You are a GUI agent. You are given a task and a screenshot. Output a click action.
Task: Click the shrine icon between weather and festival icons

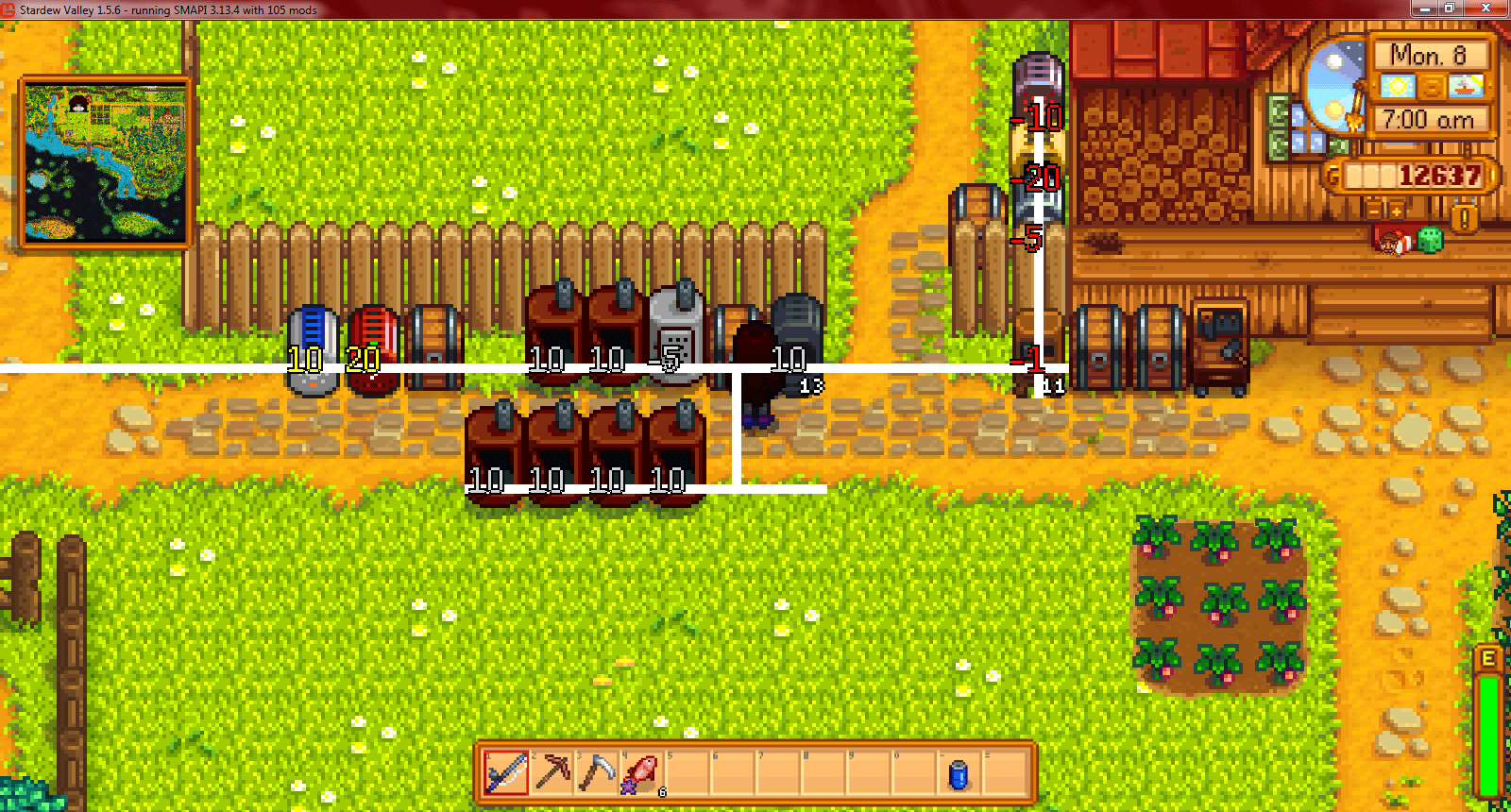(x=1431, y=86)
